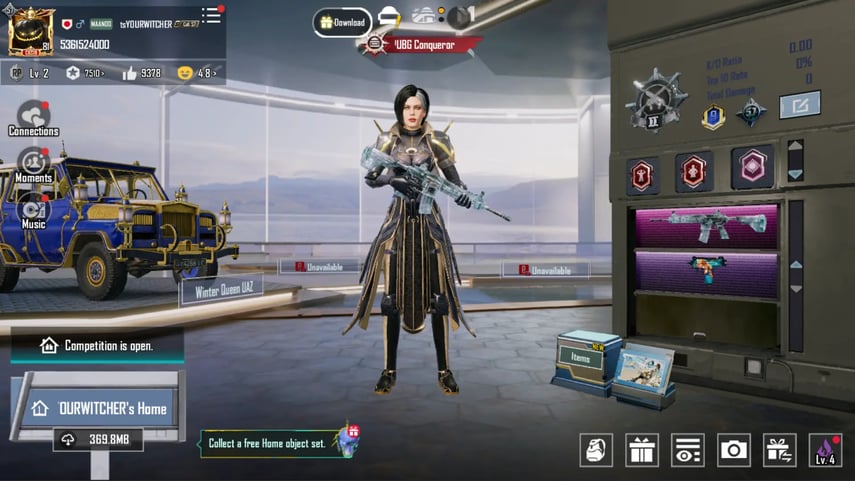Show the 9378 likes
This screenshot has height=481, width=855.
coord(141,73)
